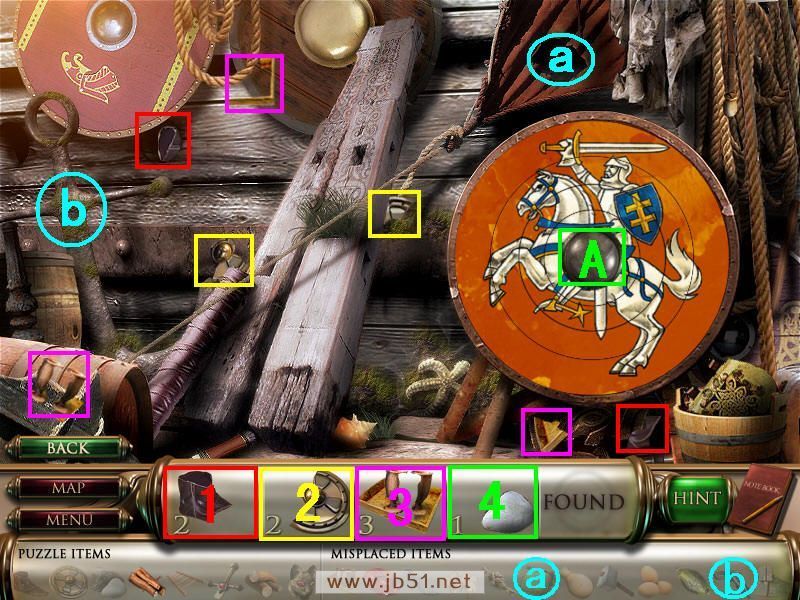Open the MAP screen
Viewport: 800px width, 600px height.
coord(67,489)
